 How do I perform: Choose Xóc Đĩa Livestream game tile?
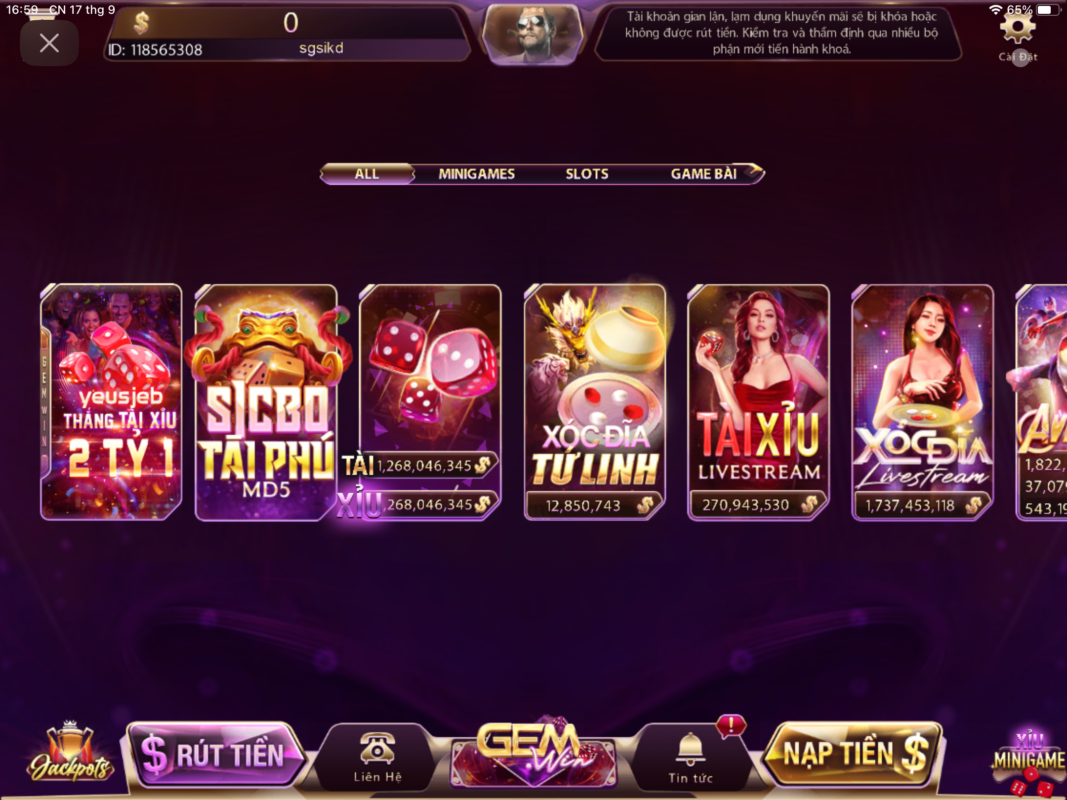pos(922,402)
